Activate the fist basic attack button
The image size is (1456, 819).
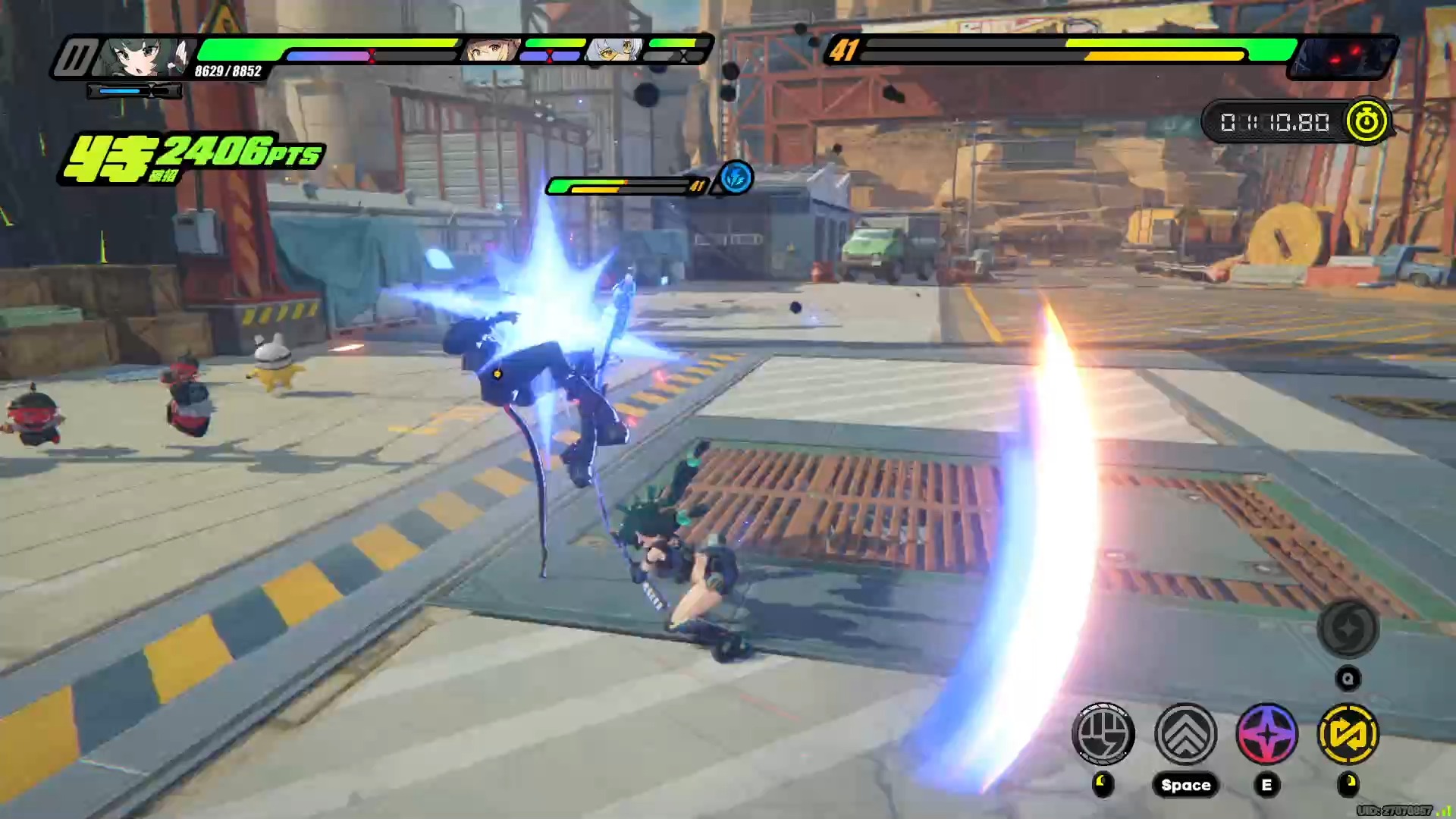[1103, 734]
